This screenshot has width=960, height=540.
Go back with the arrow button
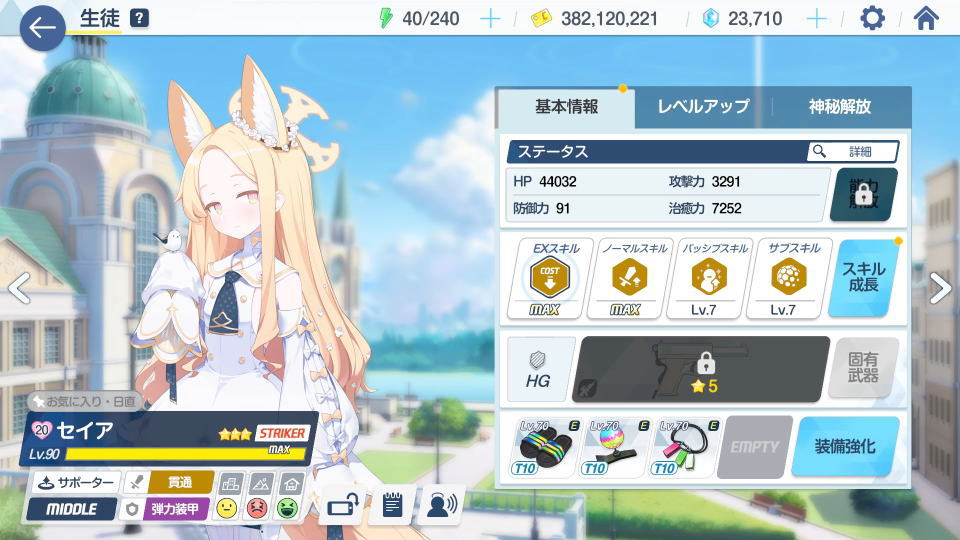pyautogui.click(x=42, y=28)
